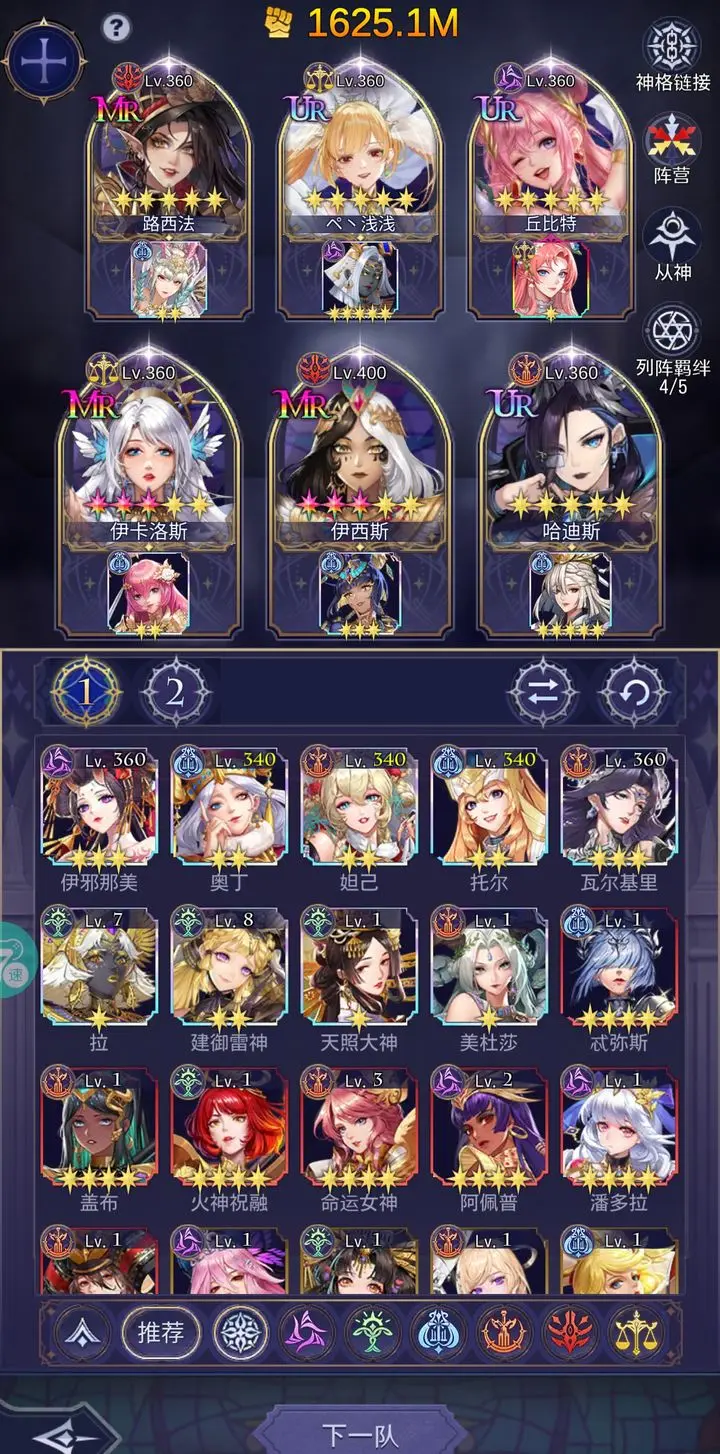This screenshot has width=720, height=1454.
Task: Reset the formation with the circular arrow
Action: pos(633,692)
